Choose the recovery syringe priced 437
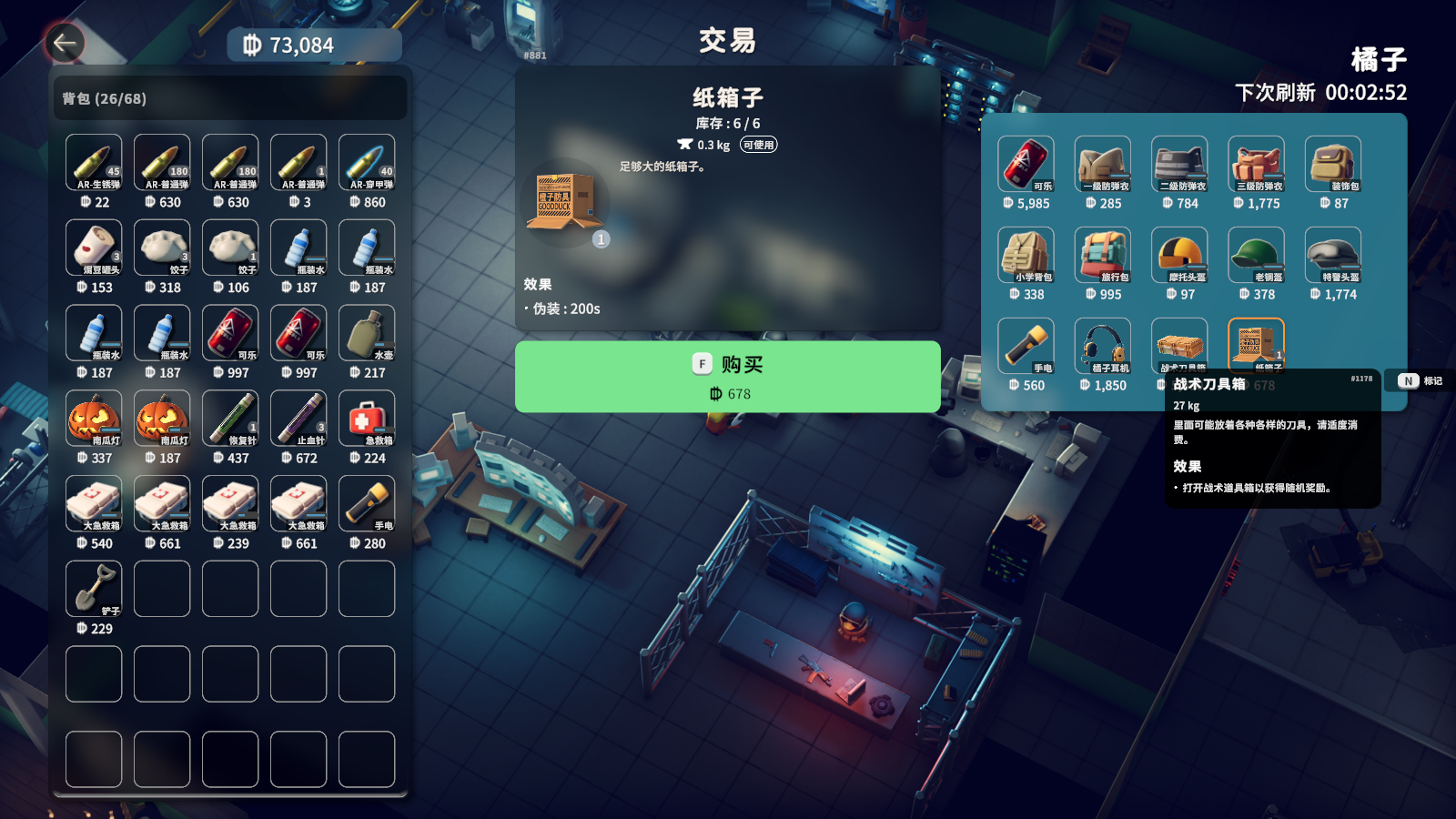Image resolution: width=1456 pixels, height=819 pixels. pyautogui.click(x=230, y=419)
